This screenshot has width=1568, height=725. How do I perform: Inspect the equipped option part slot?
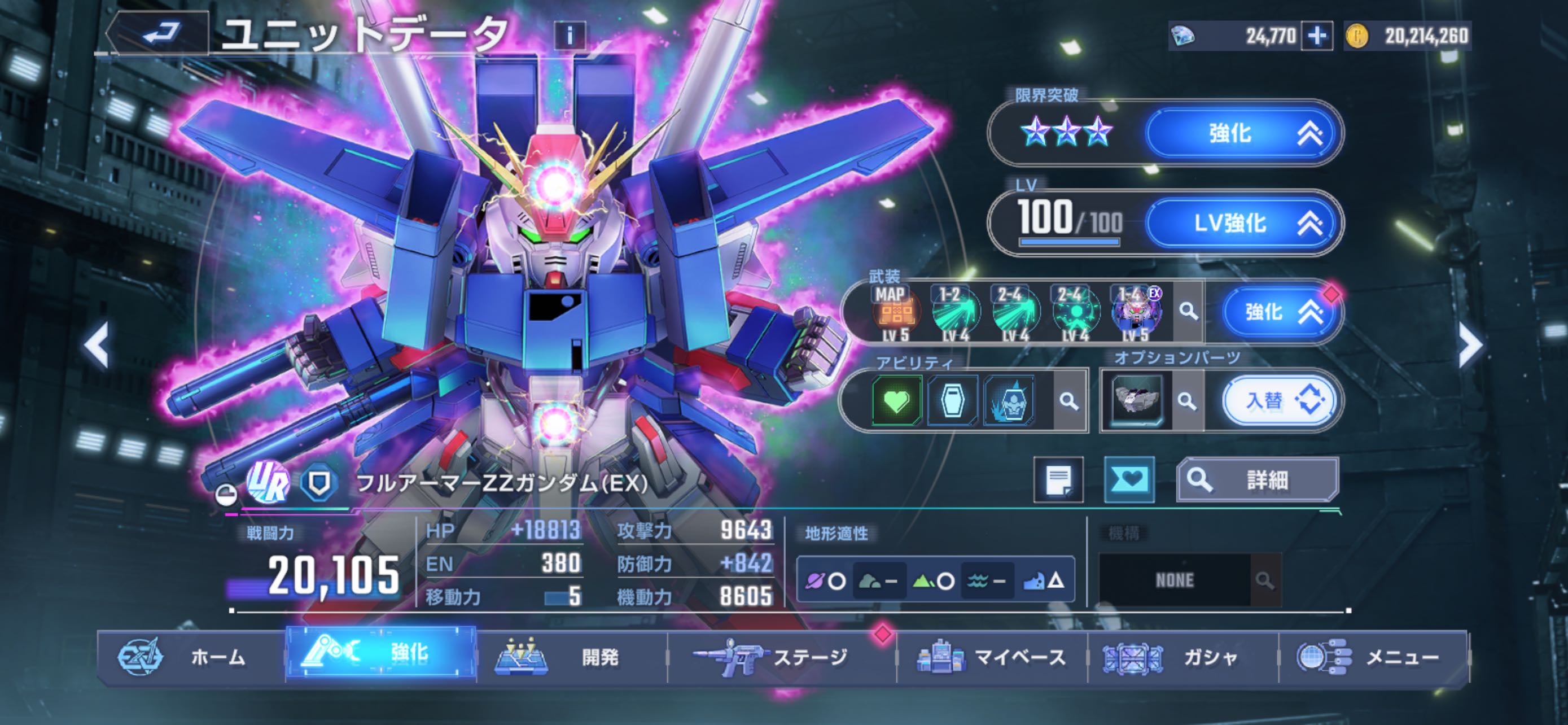[1136, 400]
